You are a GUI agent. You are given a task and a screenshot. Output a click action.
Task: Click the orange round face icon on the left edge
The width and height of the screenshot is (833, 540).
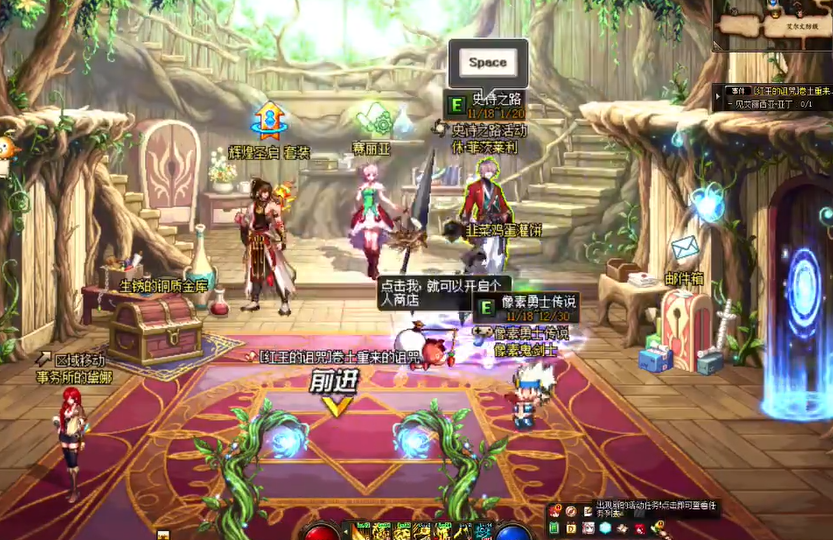(7, 148)
